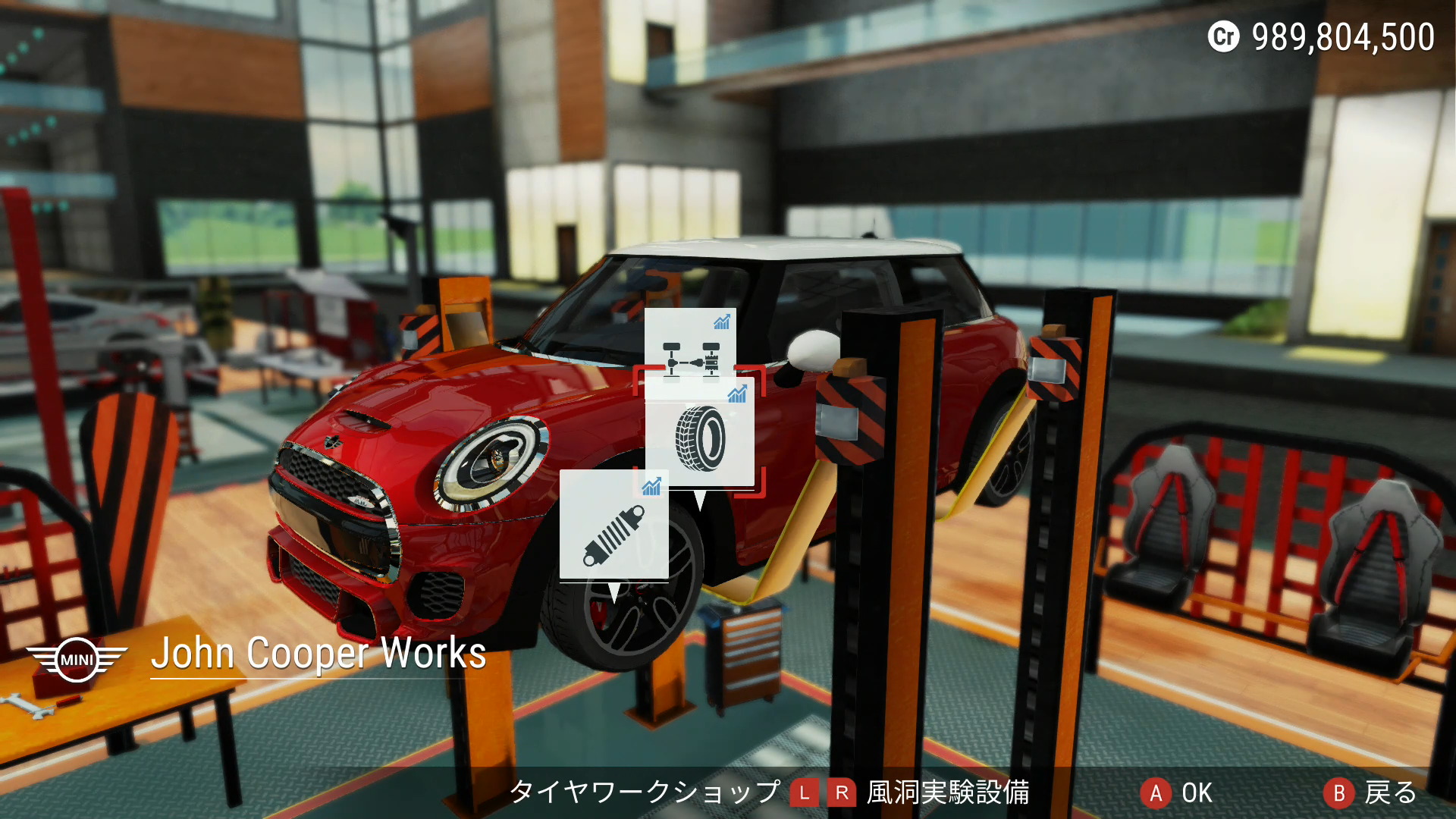Screen dimensions: 1456x819
Task: Choose the tire upgrade icon
Action: (x=700, y=436)
